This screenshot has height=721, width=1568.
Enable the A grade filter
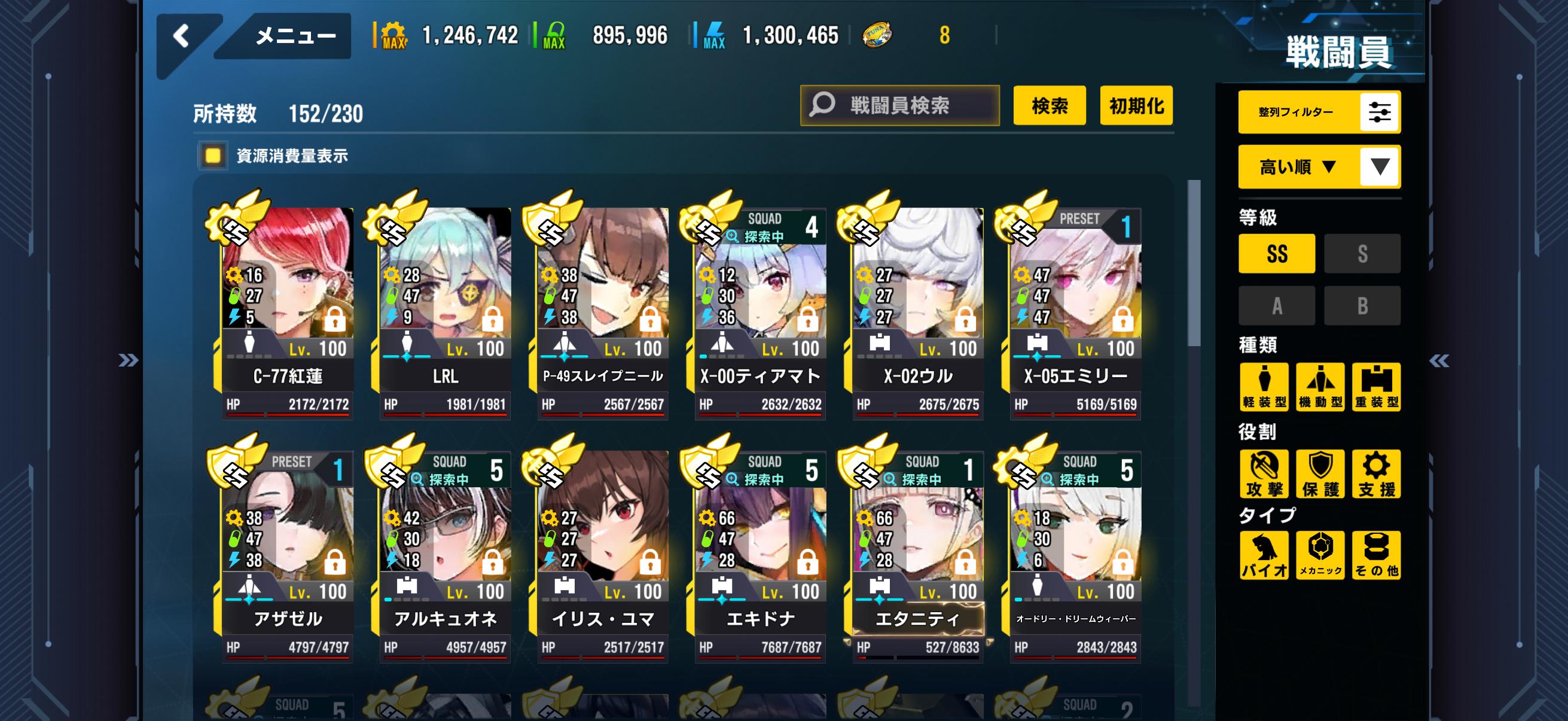[x=1276, y=305]
